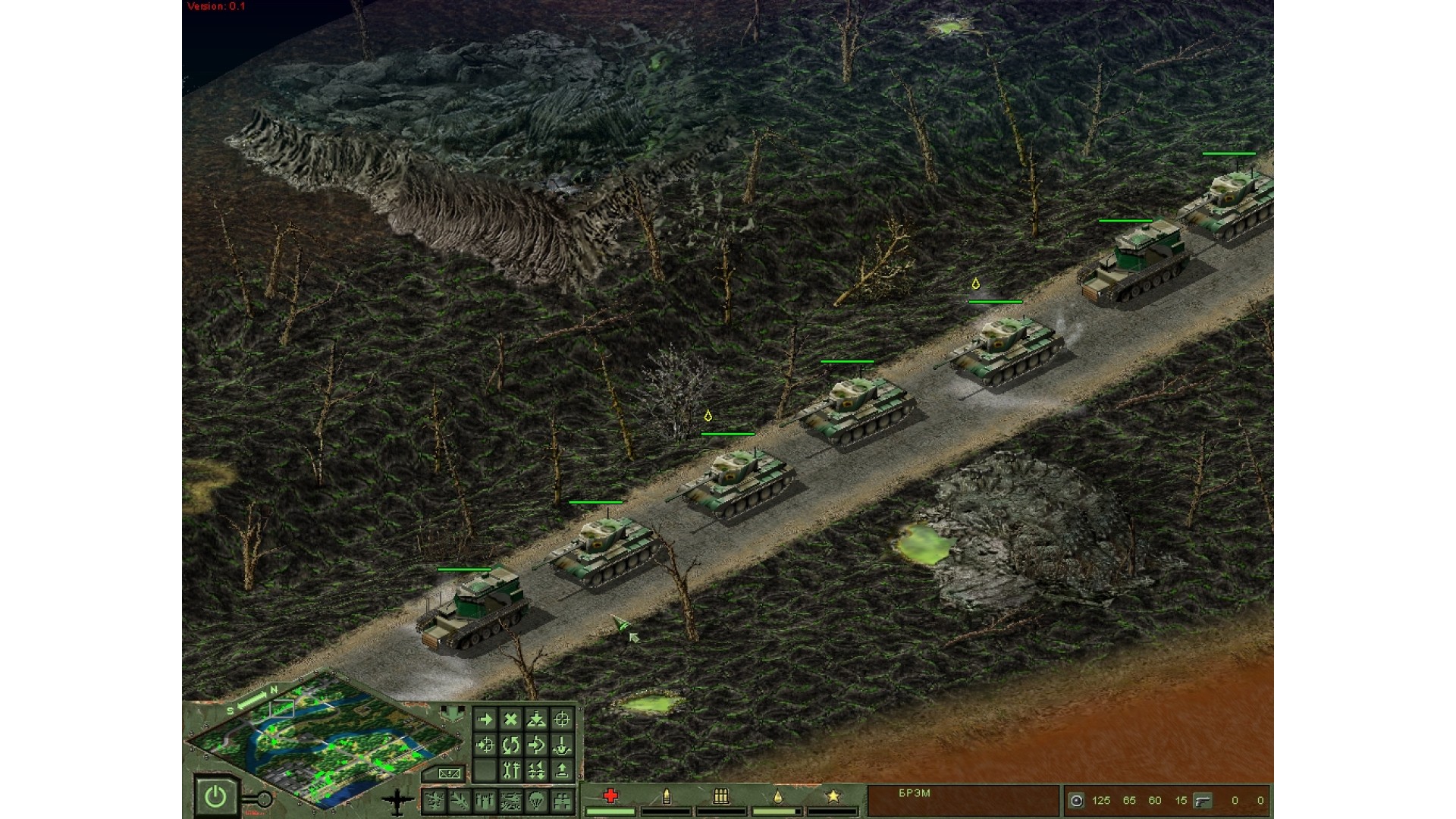Choose the formation command with opposing arrows

[x=536, y=771]
